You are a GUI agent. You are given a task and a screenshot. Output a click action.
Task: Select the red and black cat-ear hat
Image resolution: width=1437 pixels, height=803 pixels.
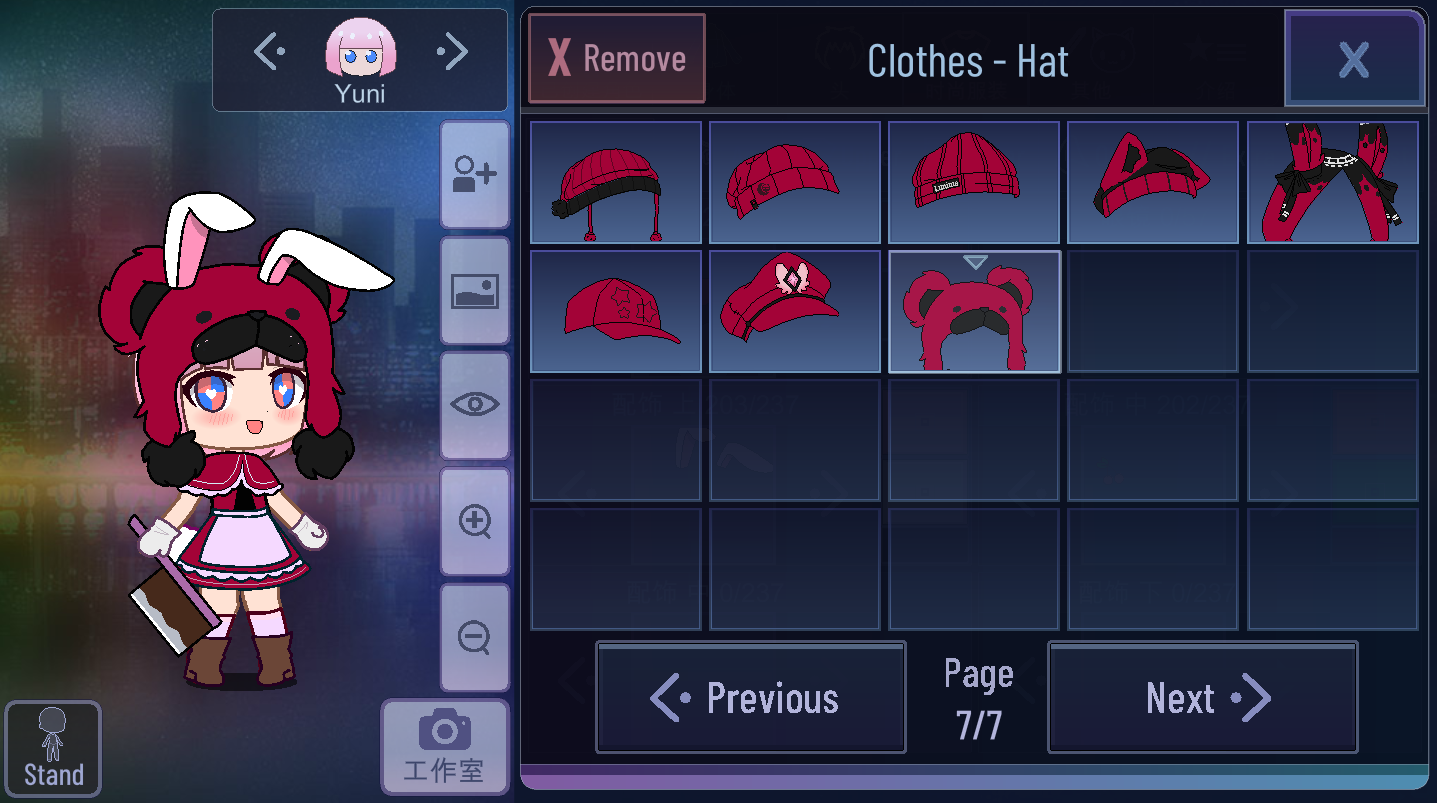click(1153, 183)
